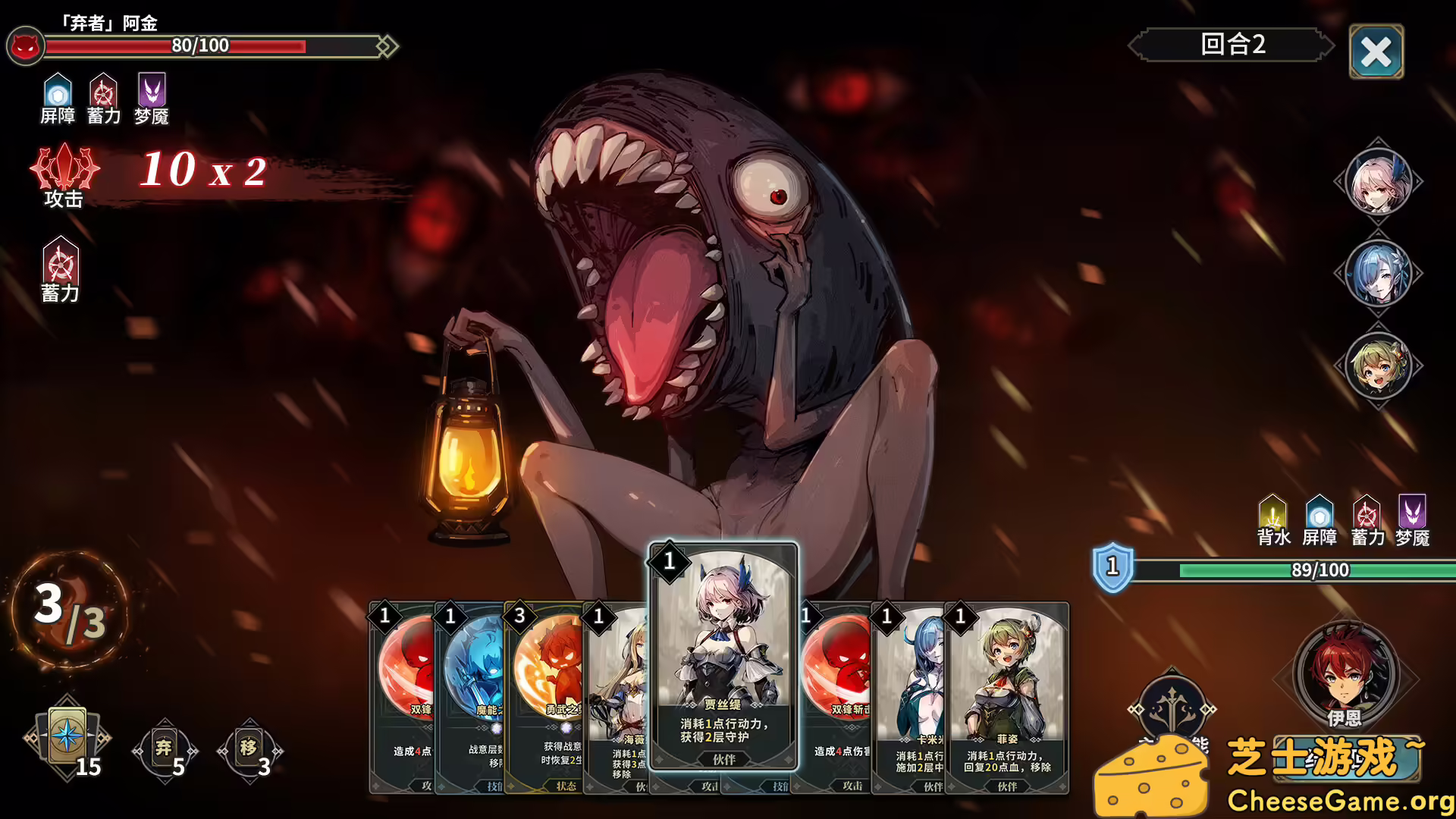The height and width of the screenshot is (819, 1456).
Task: Inspect the enemy's purple 梦魇 status icon
Action: coord(152,93)
